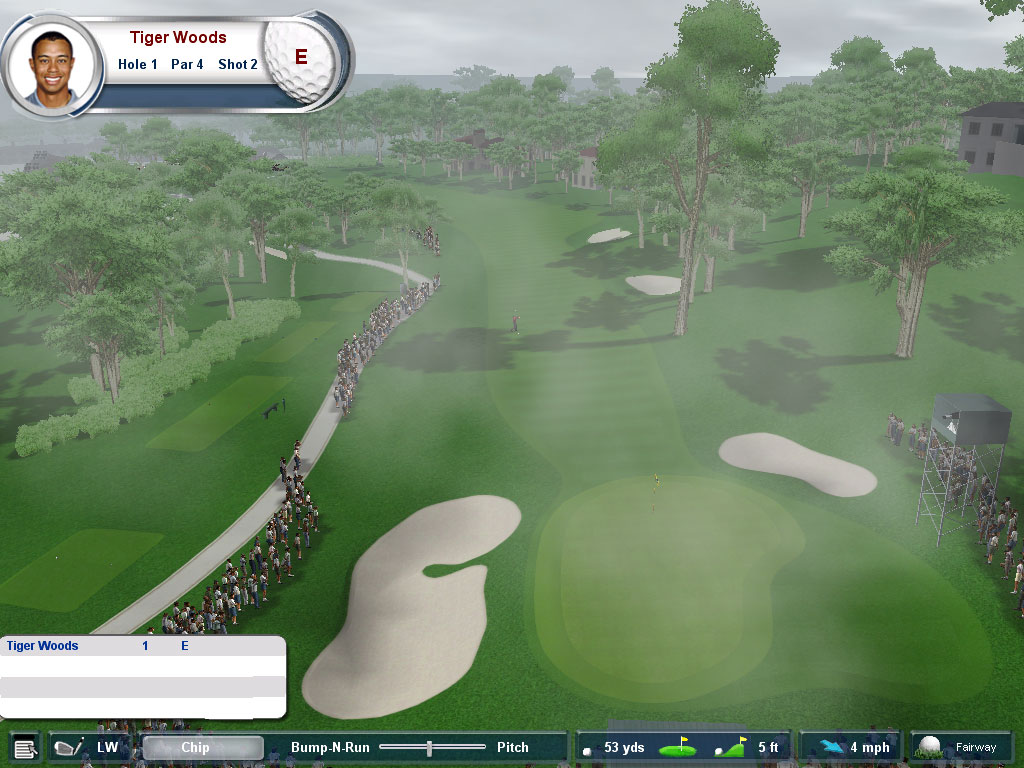Click the green elevation slope icon

coord(730,748)
